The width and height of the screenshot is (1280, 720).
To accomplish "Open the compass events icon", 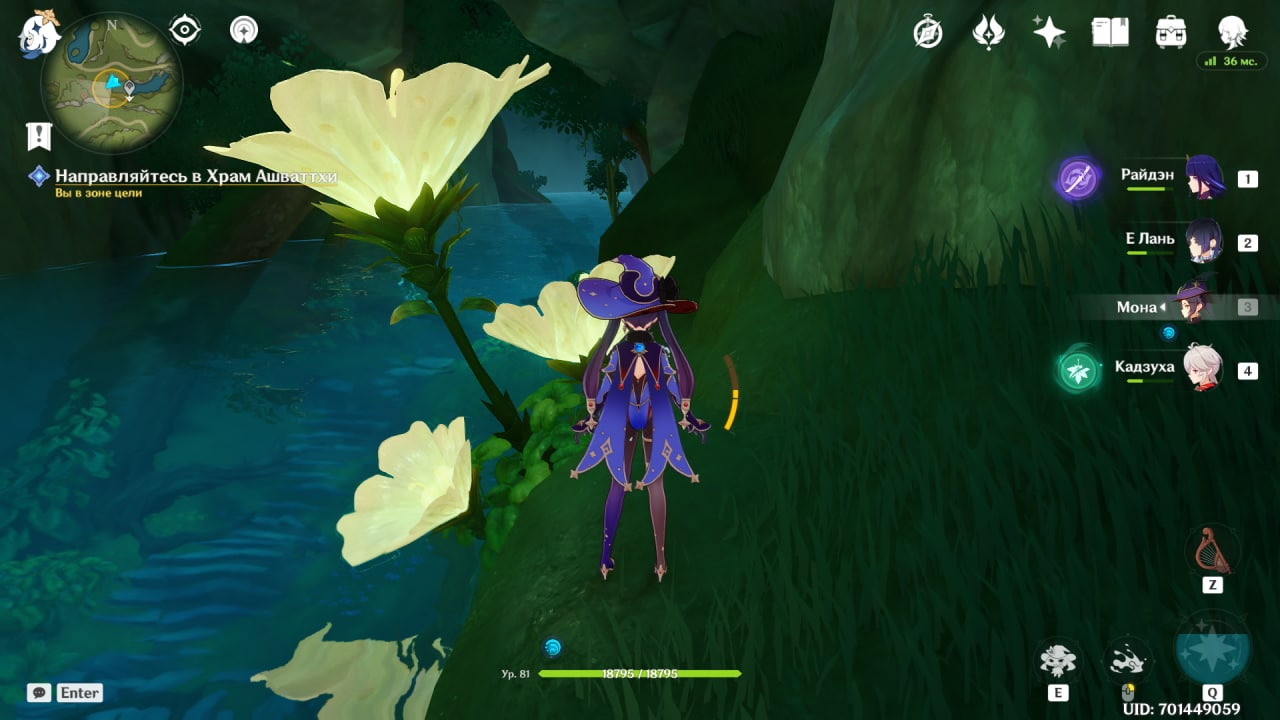I will coord(928,32).
